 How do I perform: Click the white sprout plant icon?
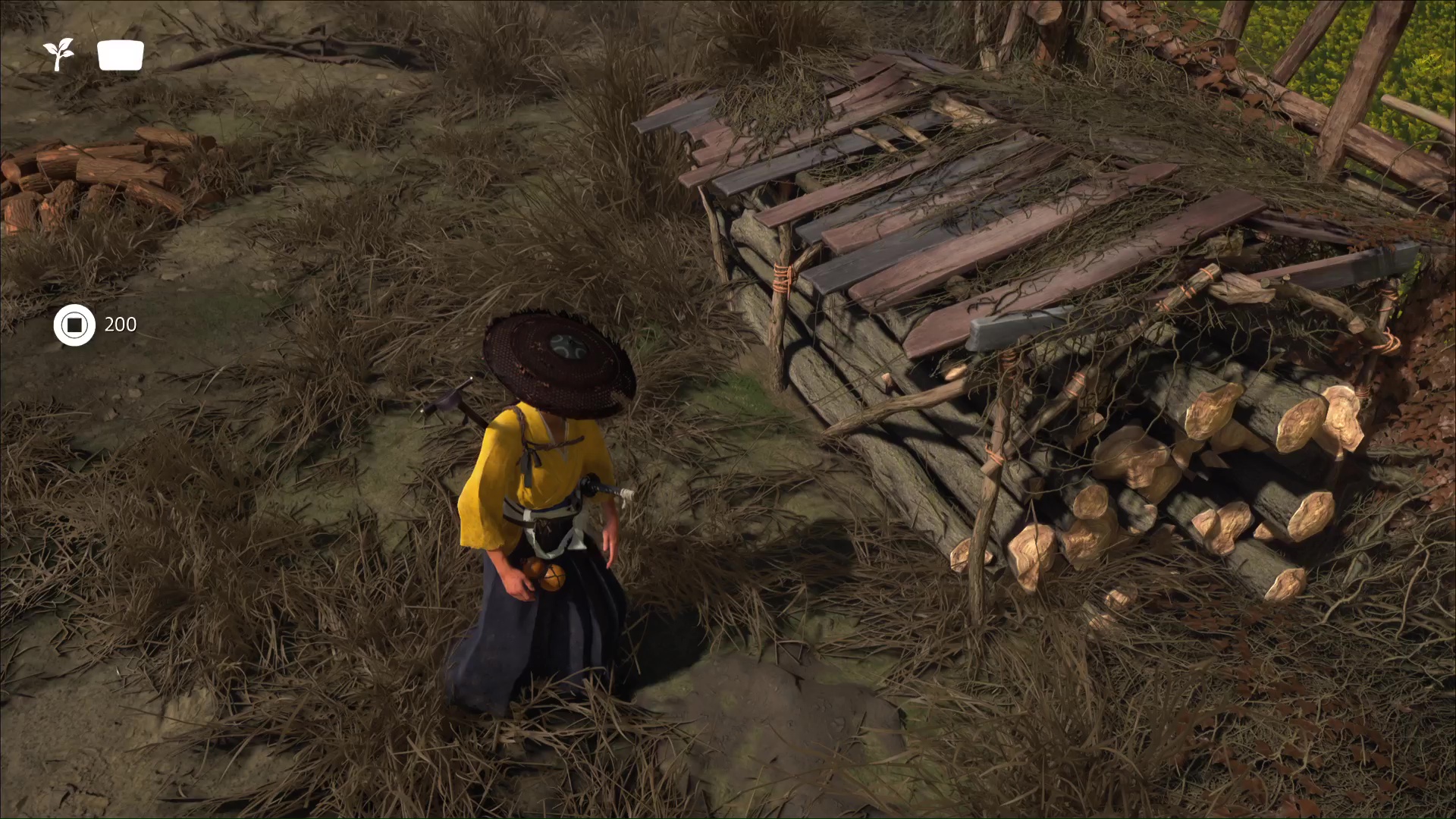(58, 55)
